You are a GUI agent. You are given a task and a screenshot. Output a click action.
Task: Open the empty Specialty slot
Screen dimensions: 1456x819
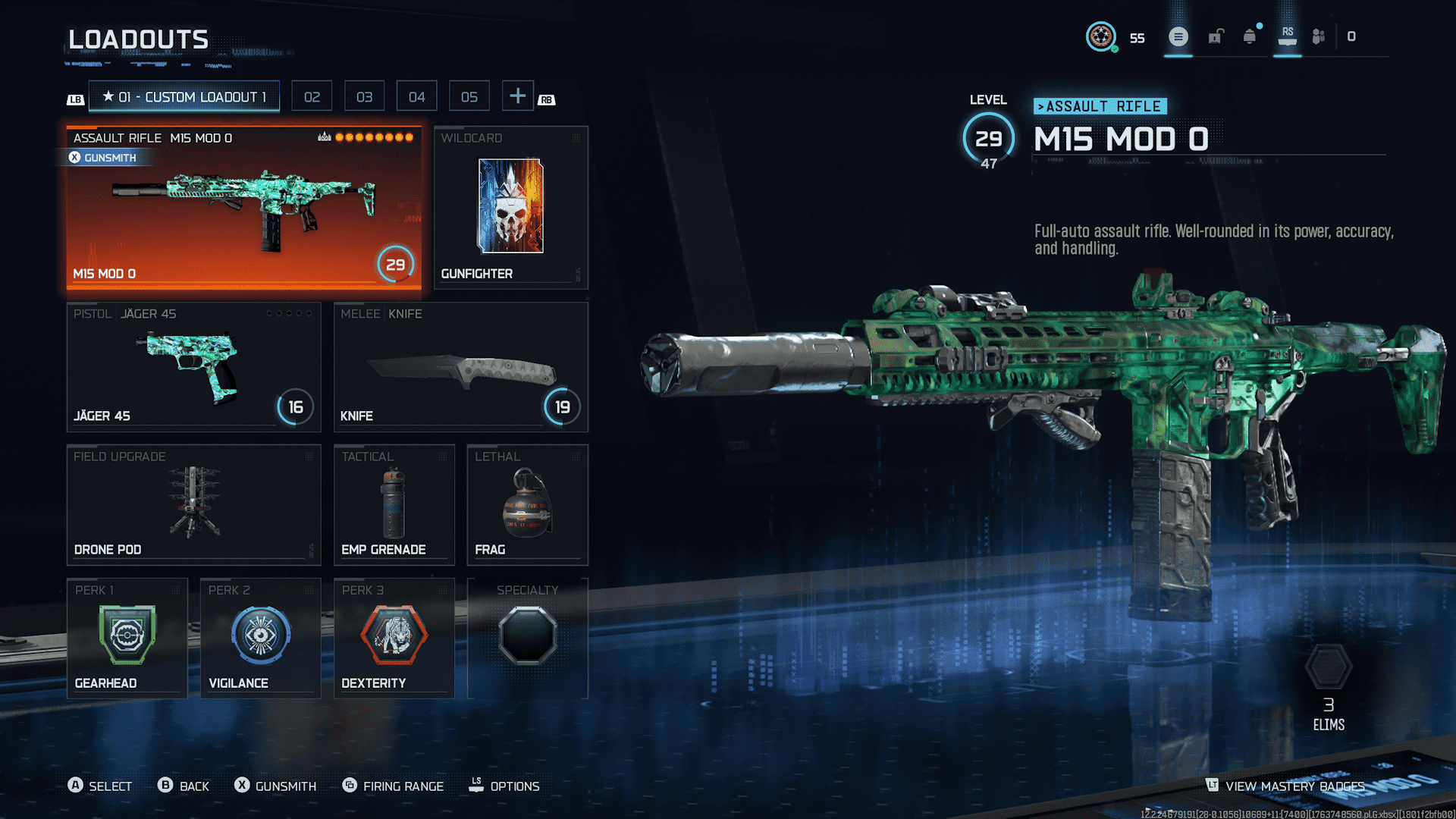[527, 639]
